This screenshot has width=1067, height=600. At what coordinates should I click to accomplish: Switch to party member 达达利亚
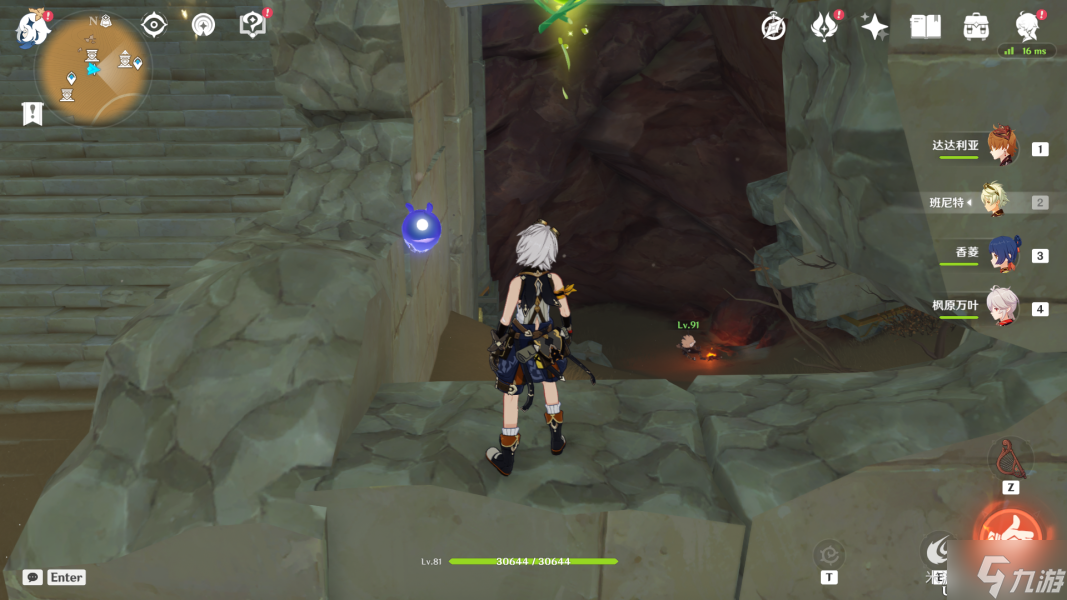coord(1002,147)
